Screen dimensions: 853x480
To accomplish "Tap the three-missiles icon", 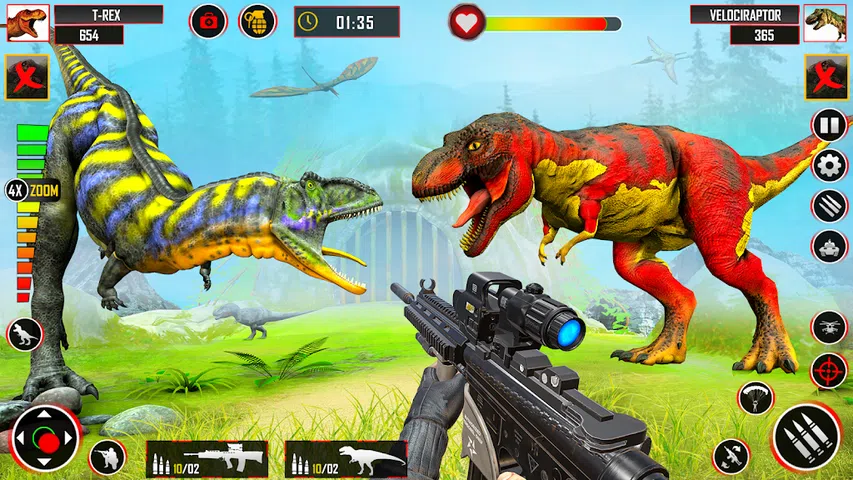I will pos(829,206).
